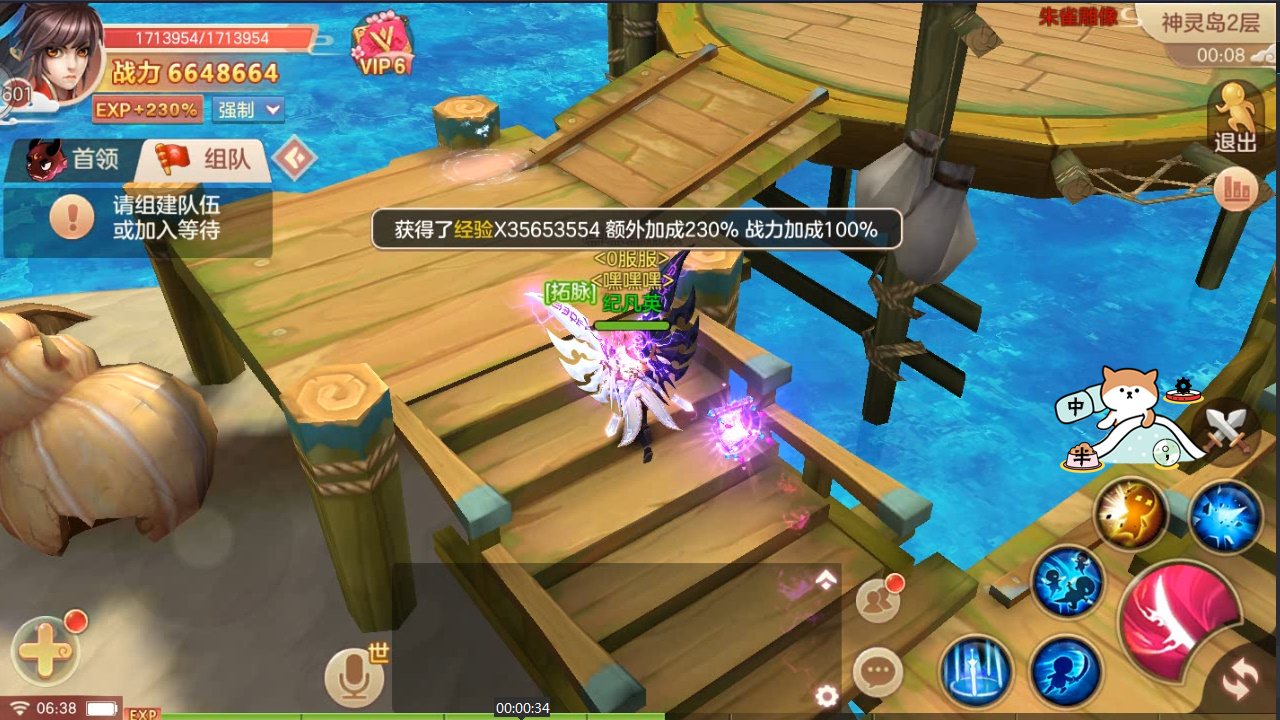
Task: Select the 组队 team tab
Action: pyautogui.click(x=207, y=160)
